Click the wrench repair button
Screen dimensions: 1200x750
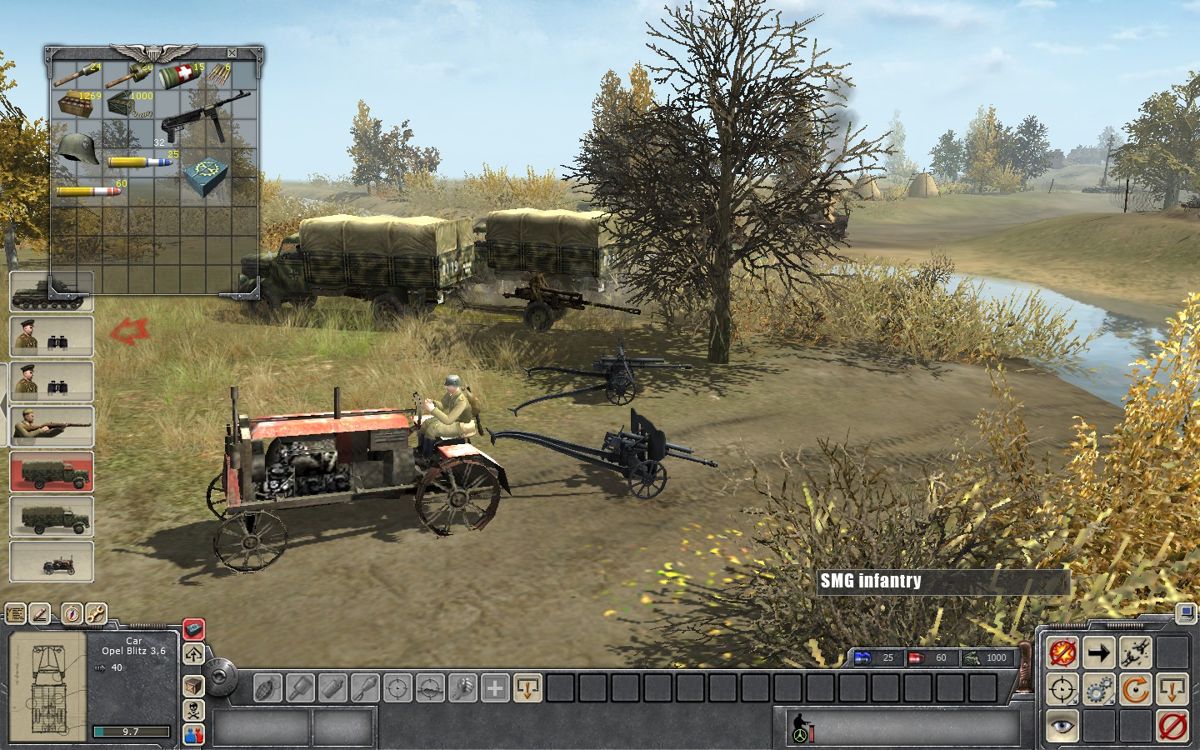96,614
